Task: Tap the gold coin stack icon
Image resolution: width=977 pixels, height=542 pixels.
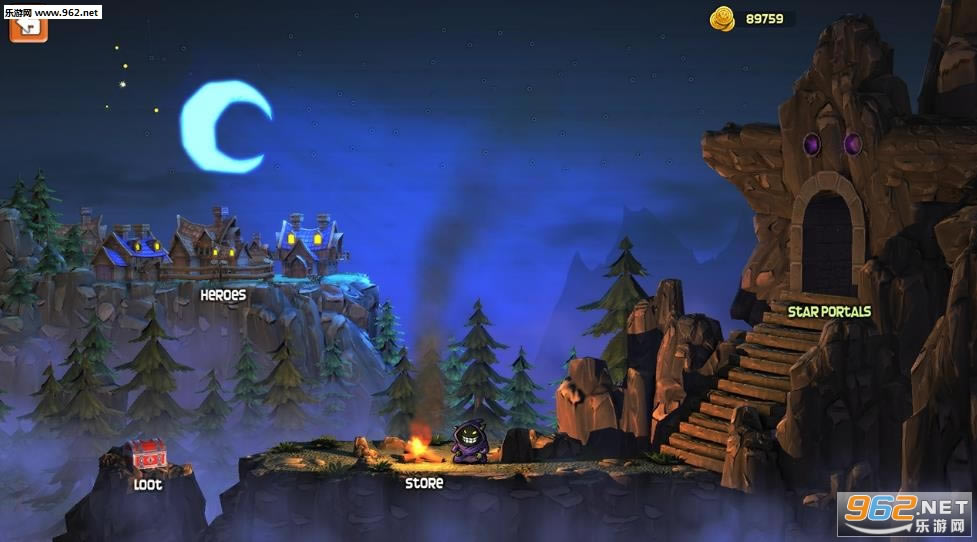Action: (722, 18)
